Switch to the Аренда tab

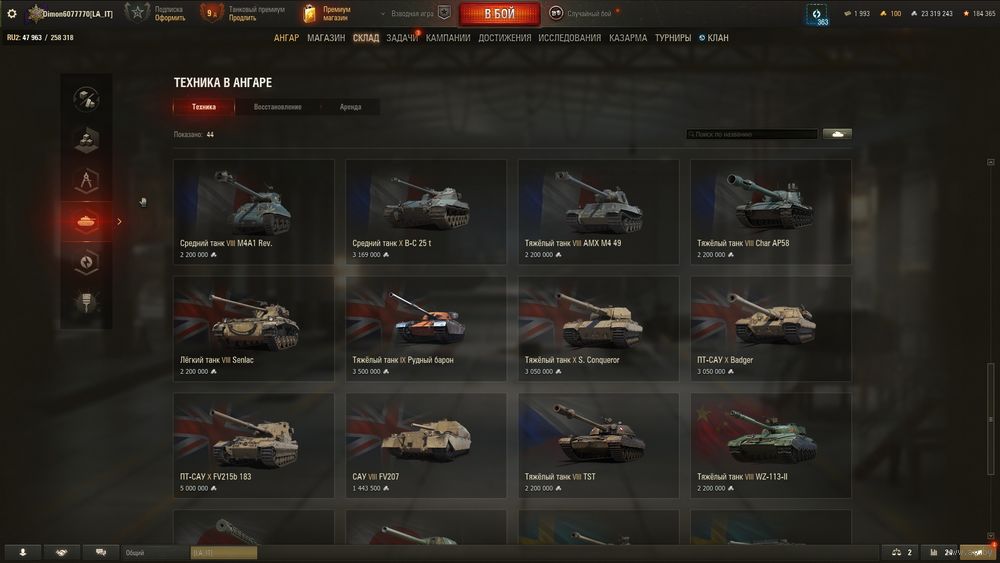(x=350, y=107)
